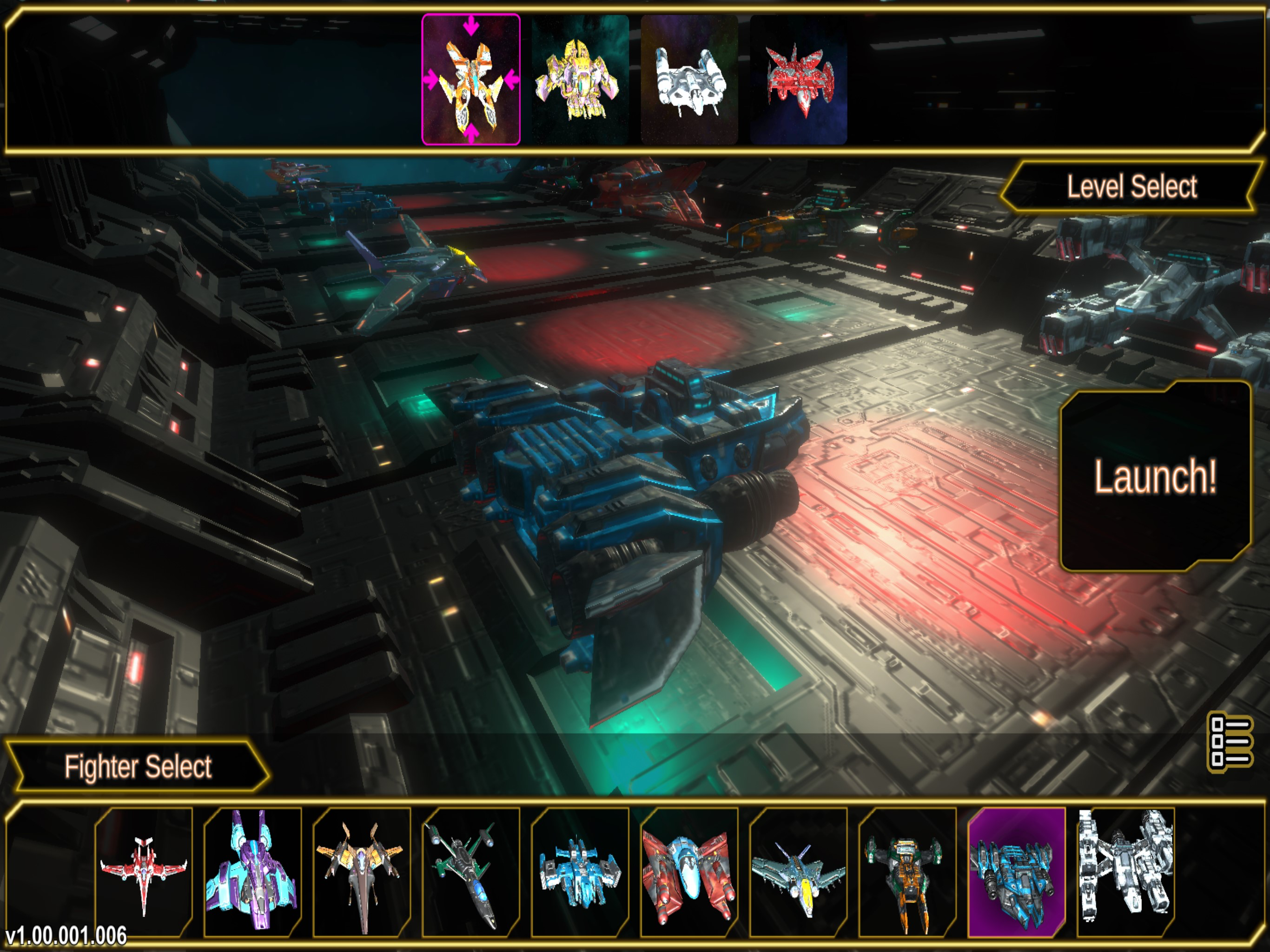Select the red spiked level ship tile
This screenshot has height=952, width=1270.
pos(799,80)
